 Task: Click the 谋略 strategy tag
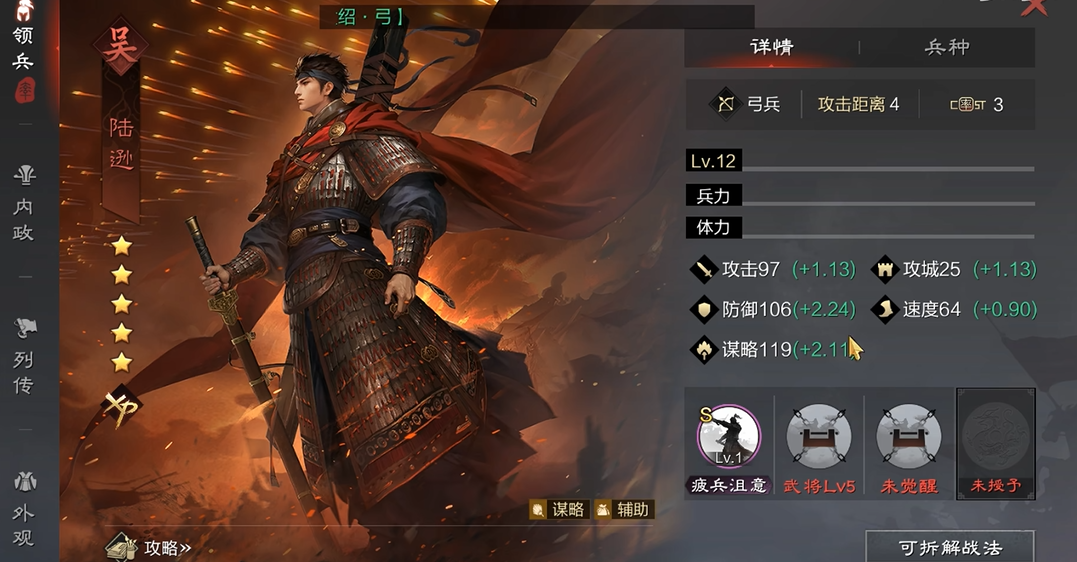click(558, 510)
